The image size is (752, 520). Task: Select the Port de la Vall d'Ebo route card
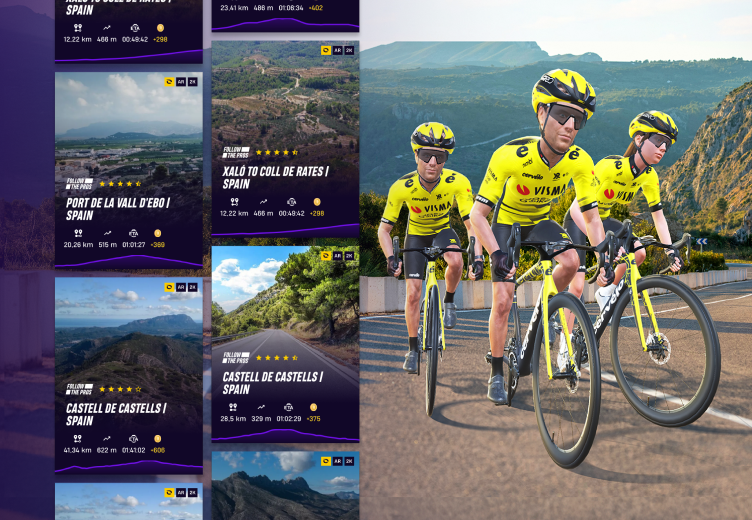(x=128, y=170)
